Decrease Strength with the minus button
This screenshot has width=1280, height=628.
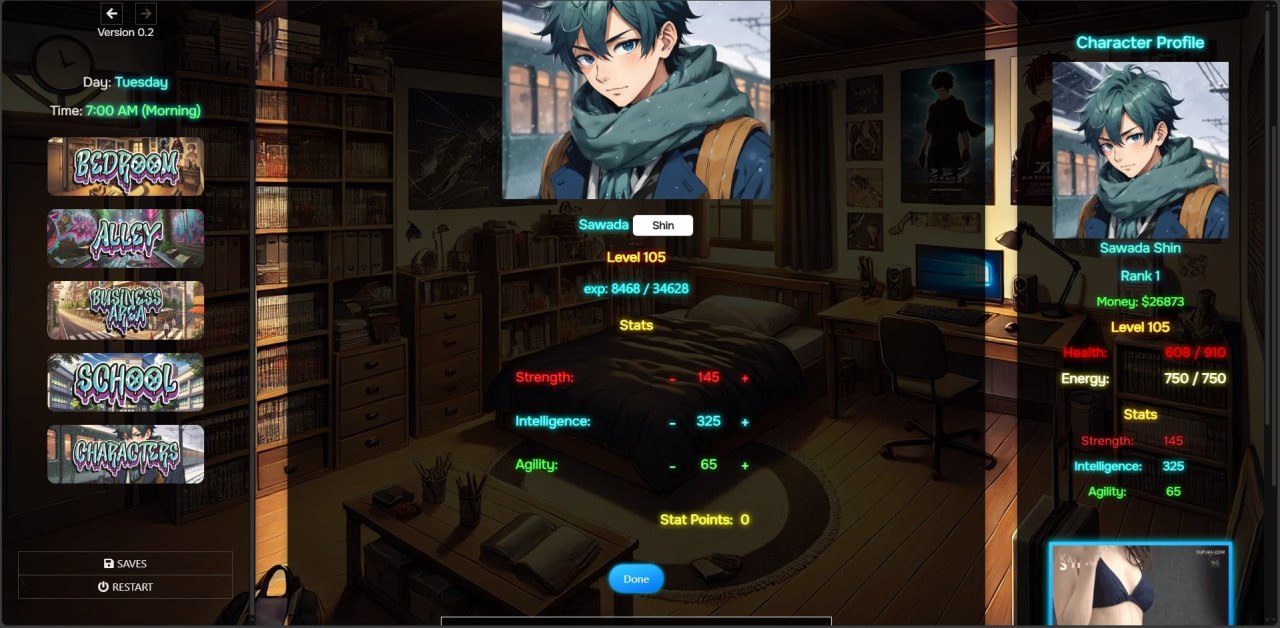coord(672,379)
